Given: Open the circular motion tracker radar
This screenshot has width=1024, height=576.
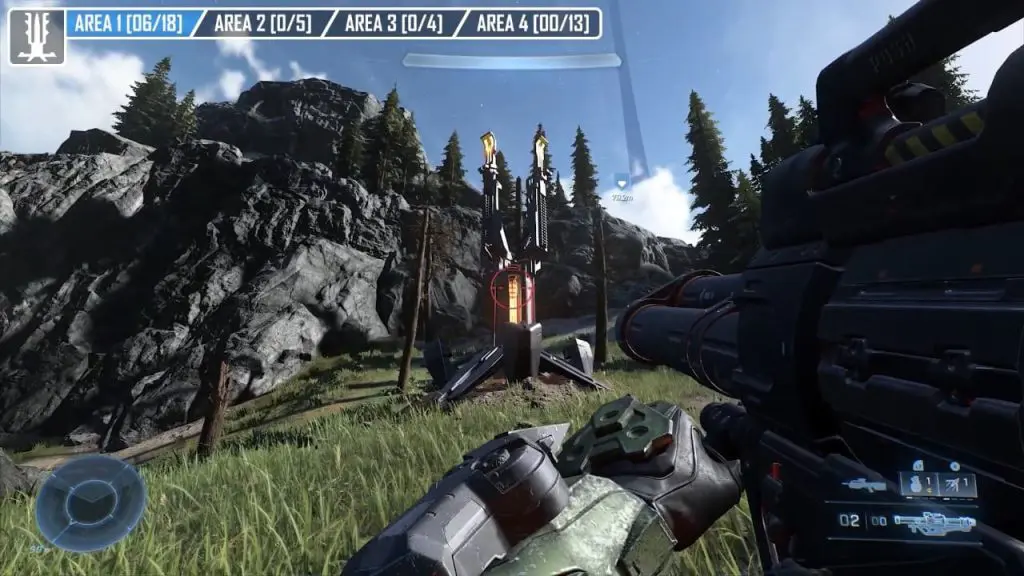Looking at the screenshot, I should 90,502.
